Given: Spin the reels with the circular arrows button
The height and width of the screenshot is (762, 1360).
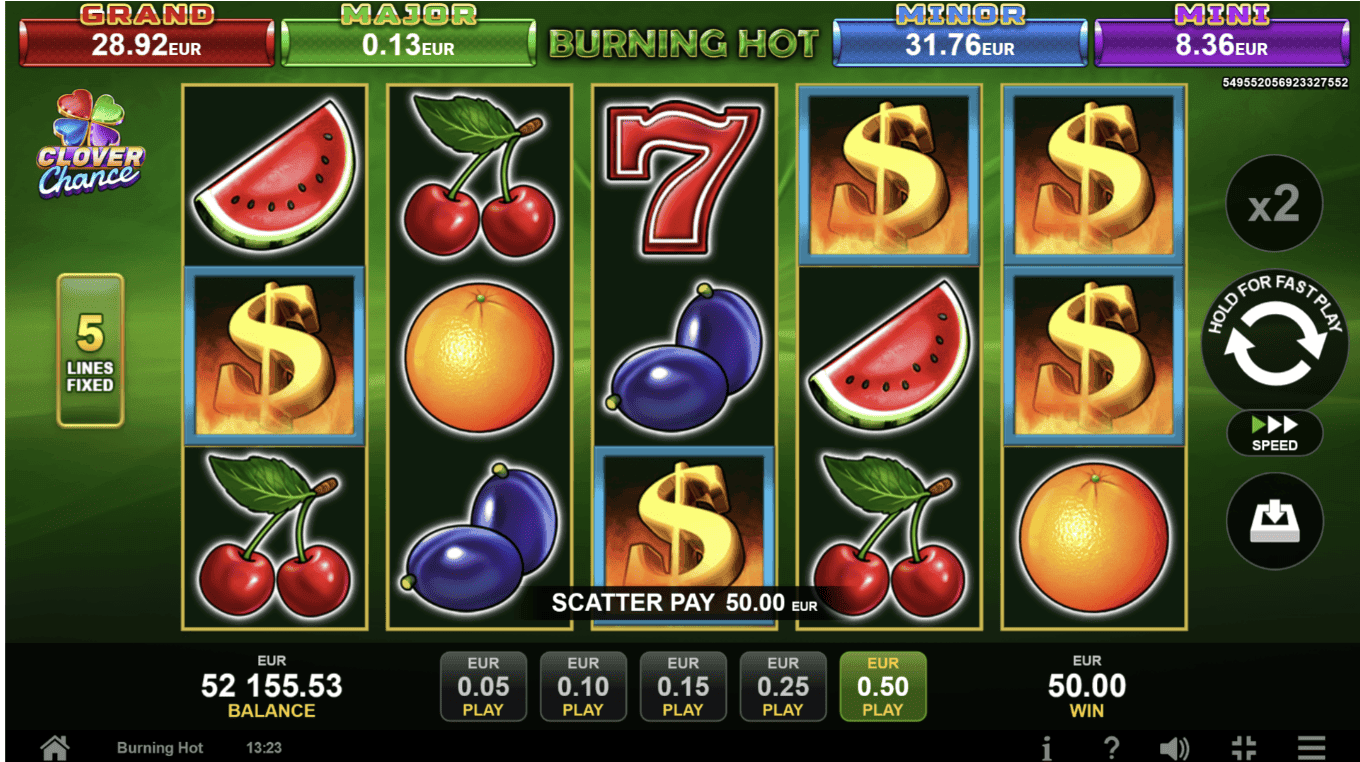Looking at the screenshot, I should point(1274,342).
